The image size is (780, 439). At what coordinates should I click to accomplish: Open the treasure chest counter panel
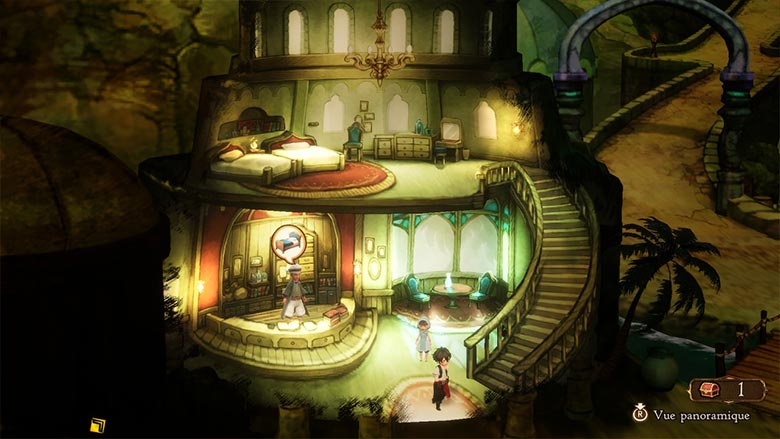(x=727, y=390)
